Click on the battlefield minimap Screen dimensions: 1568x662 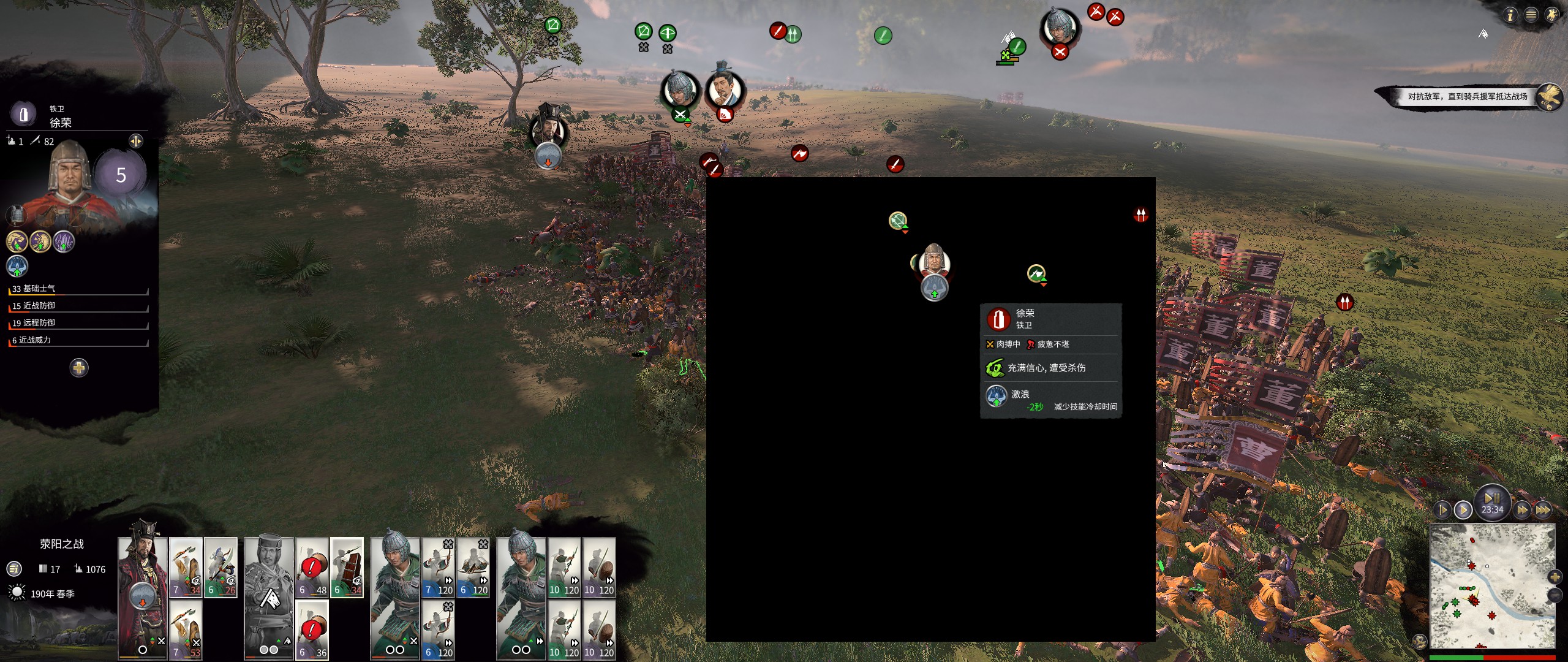pos(1491,585)
